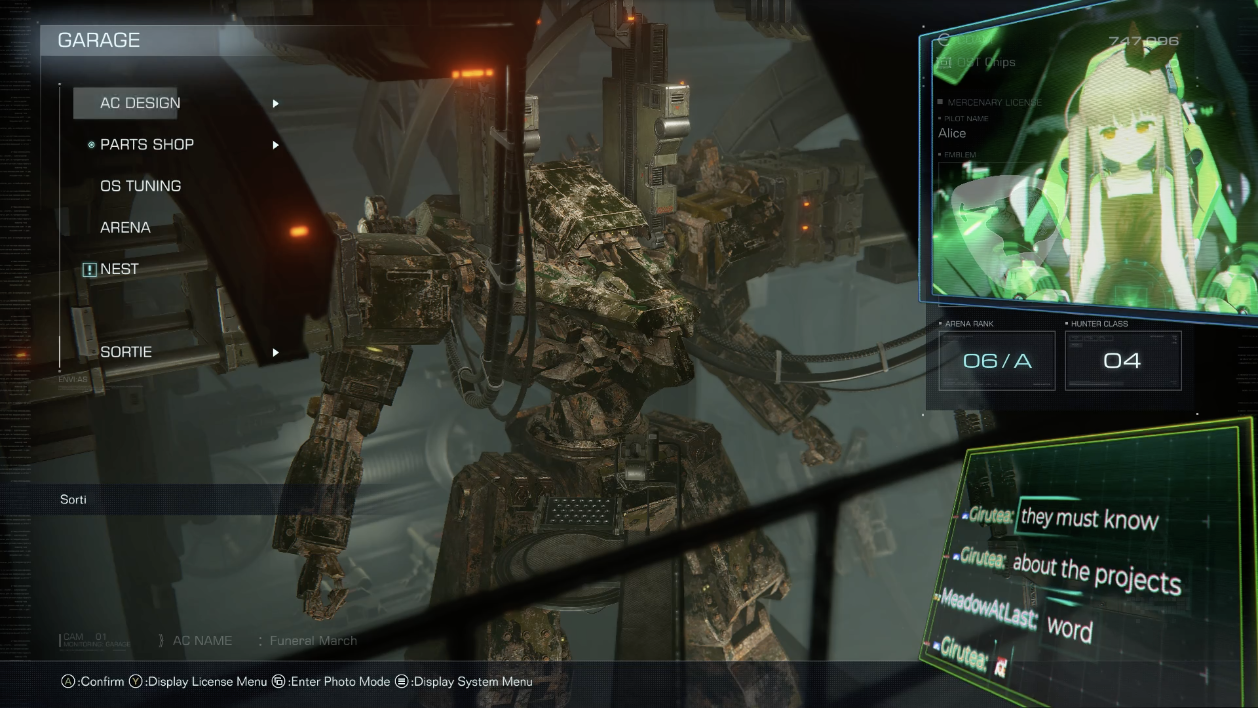
Task: Choose SORTIE to launch a mission
Action: click(x=126, y=352)
